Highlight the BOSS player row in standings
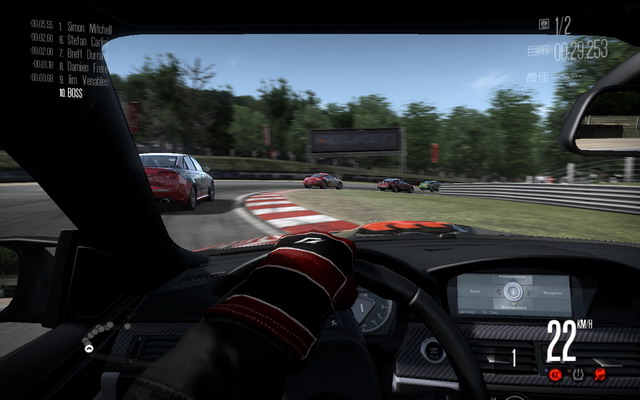This screenshot has height=400, width=640. (x=72, y=92)
